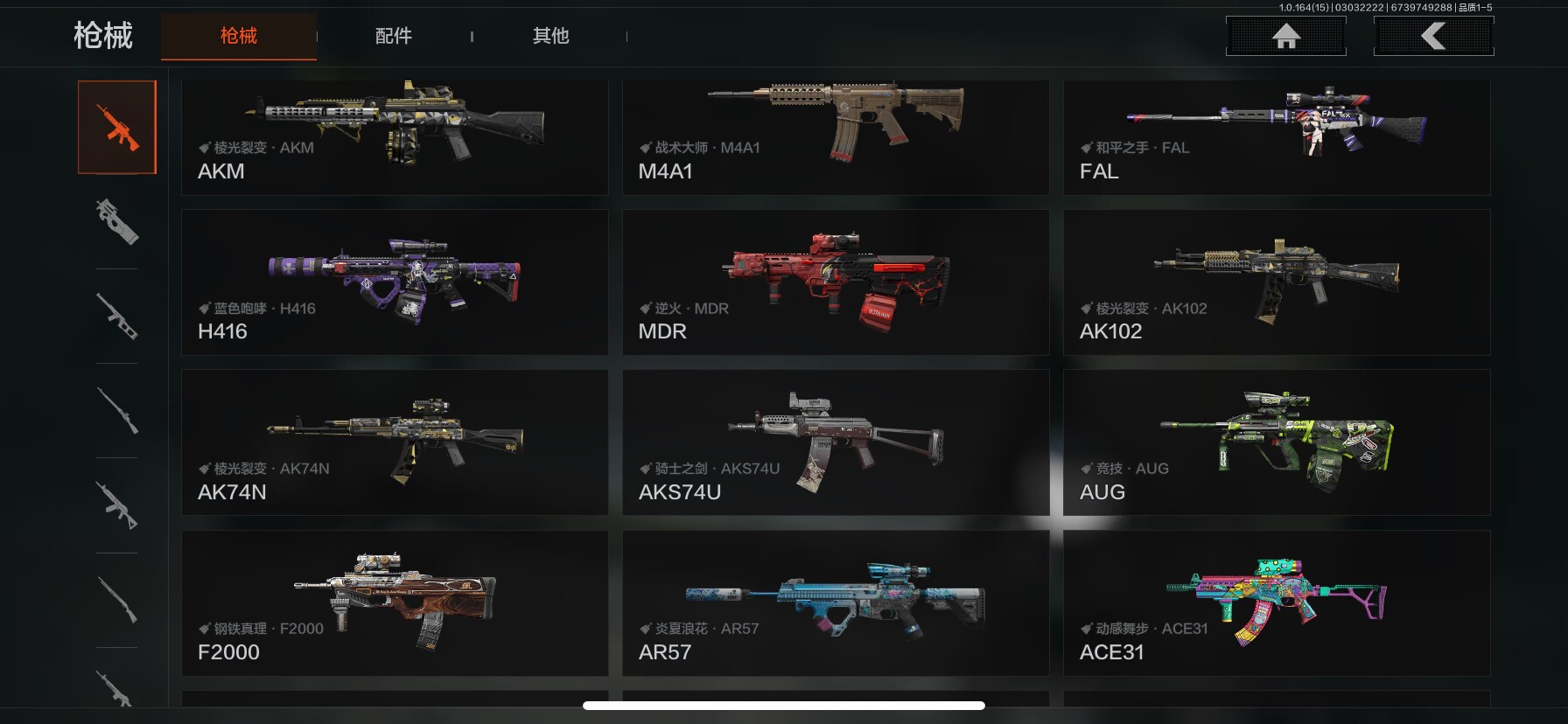Screen dimensions: 1568x724
Task: Select the 枪械 tab
Action: 239,36
